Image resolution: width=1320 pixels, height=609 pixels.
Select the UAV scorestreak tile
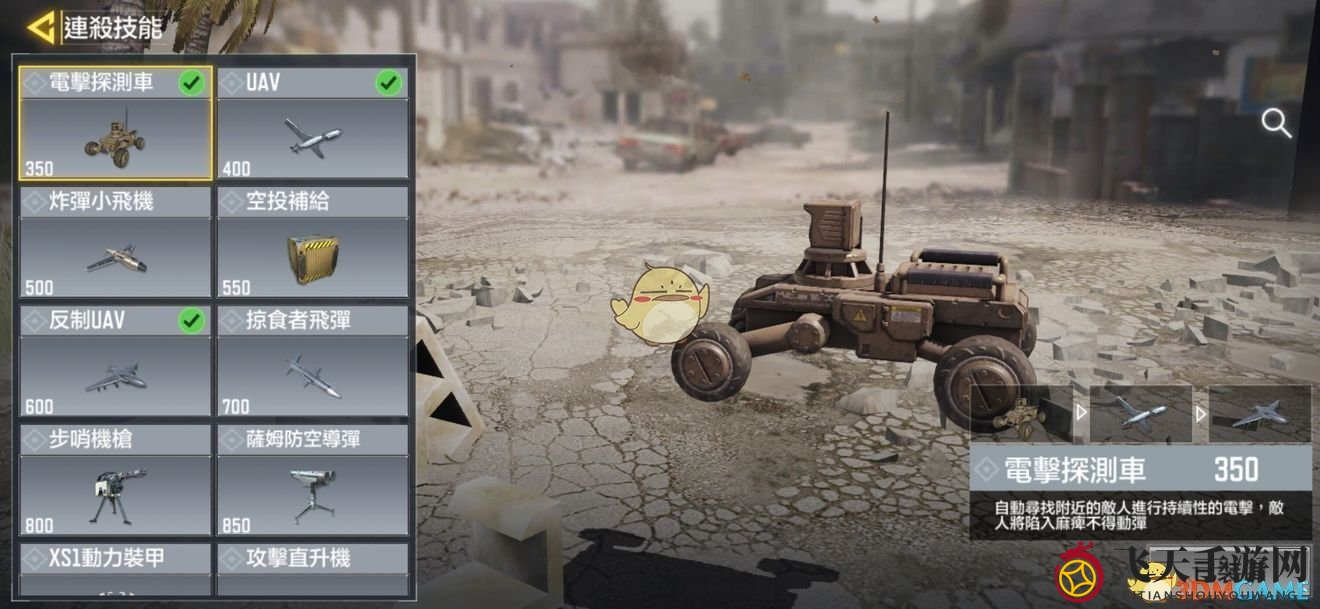[312, 123]
